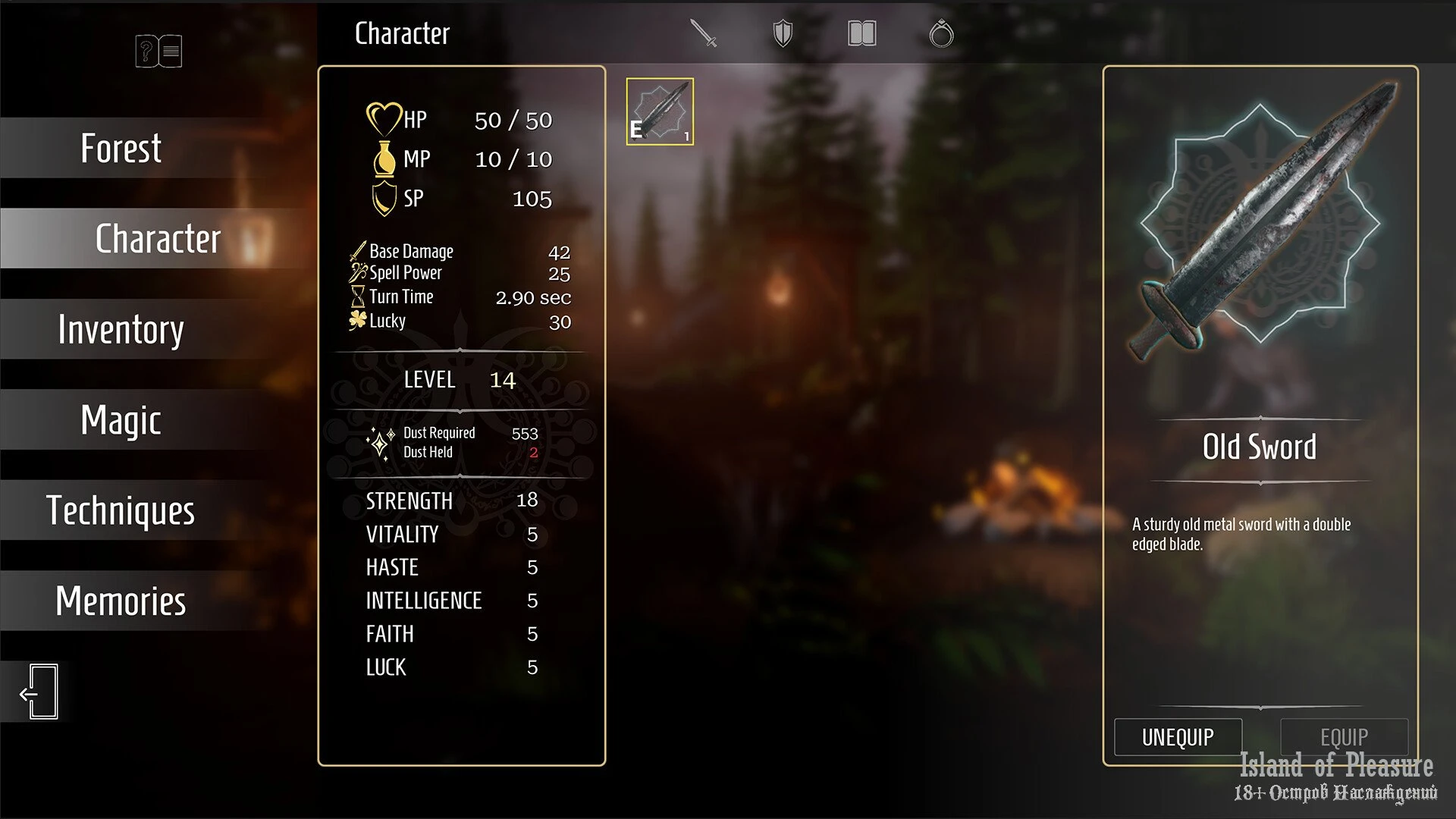This screenshot has height=819, width=1456.
Task: Open the Techniques menu
Action: point(121,510)
